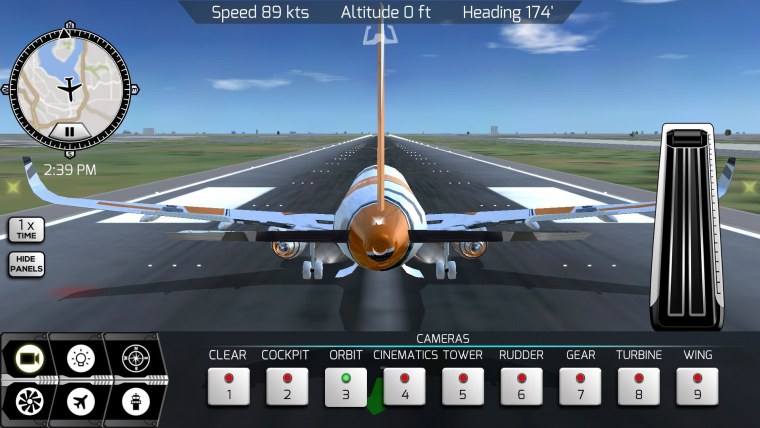Viewport: 760px width, 428px height.
Task: Open the camera panel icon
Action: pyautogui.click(x=28, y=357)
